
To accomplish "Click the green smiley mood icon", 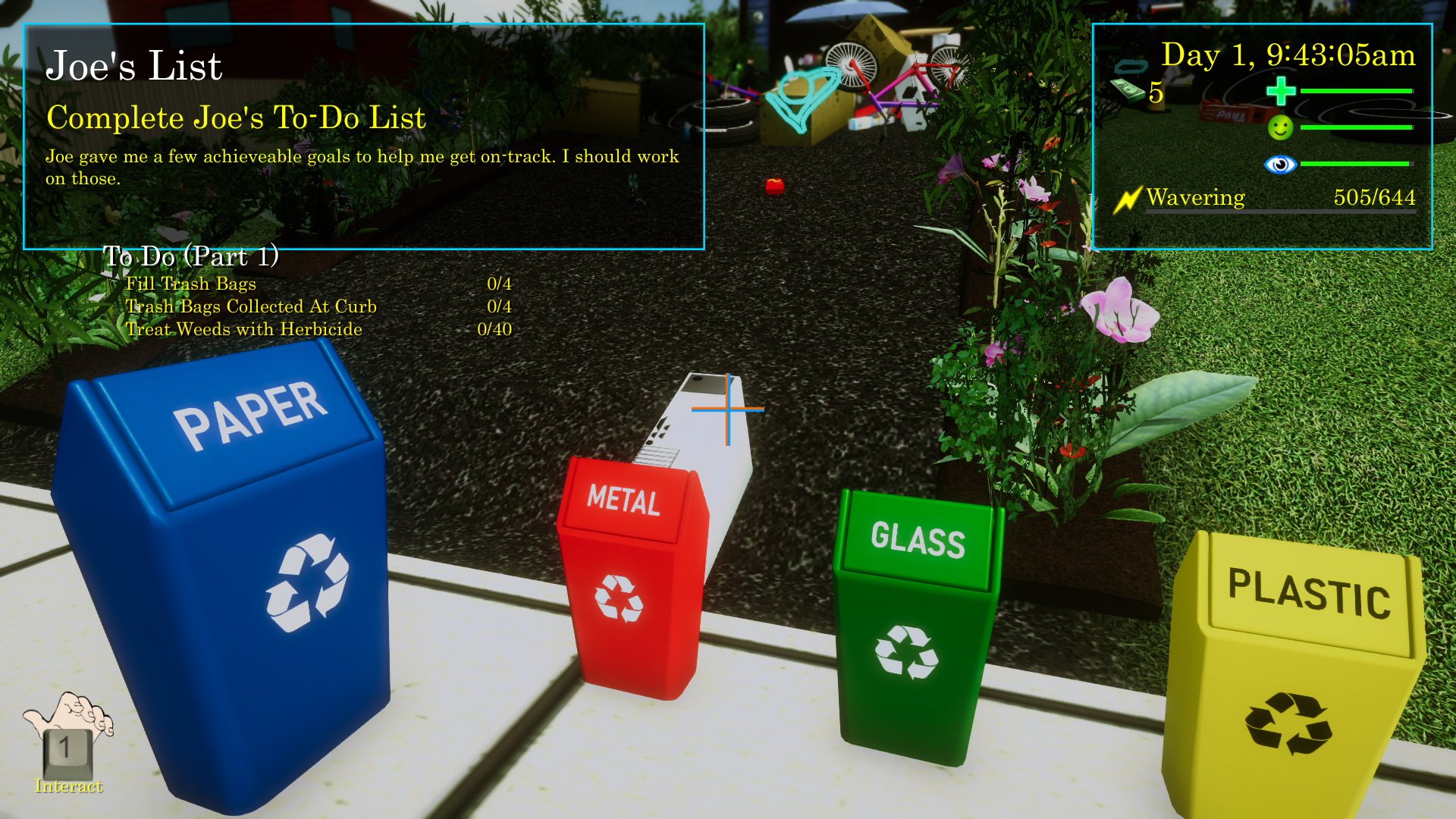I will click(x=1280, y=127).
